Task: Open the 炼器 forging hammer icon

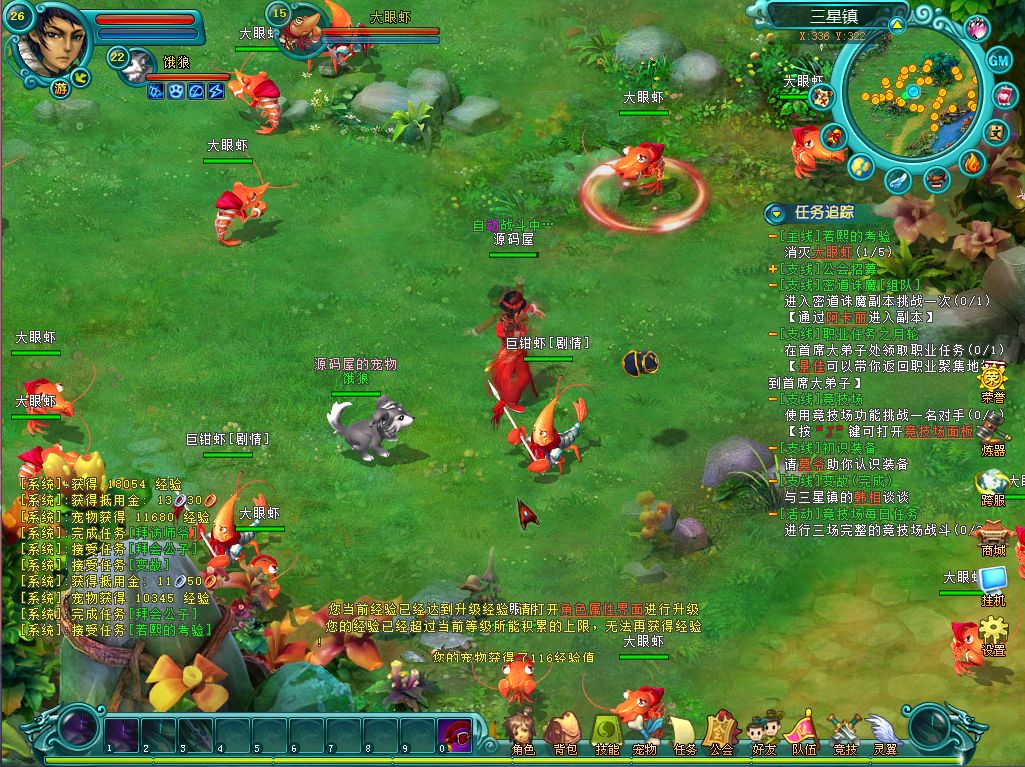Action: [x=993, y=434]
